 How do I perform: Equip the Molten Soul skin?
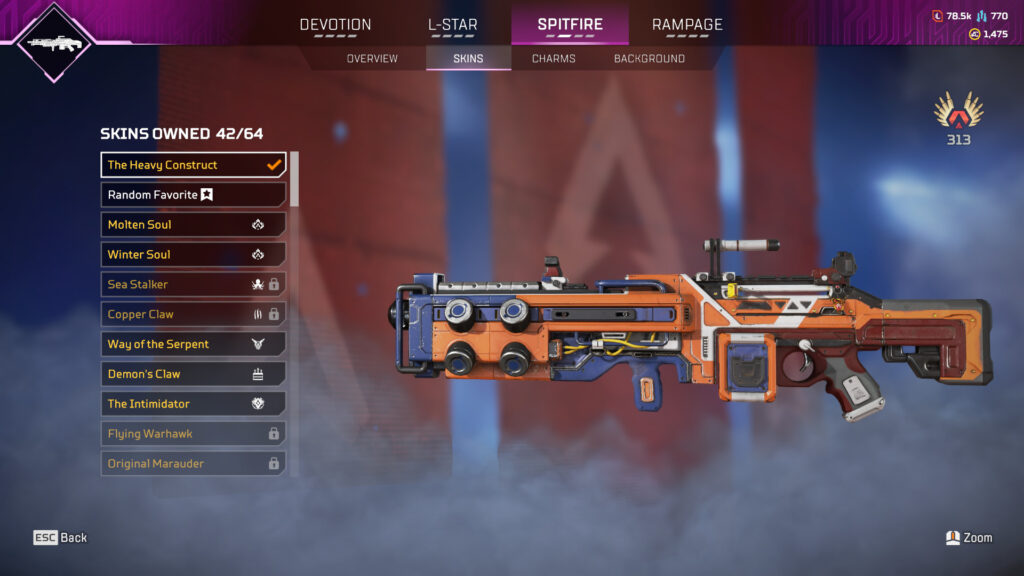coord(193,225)
